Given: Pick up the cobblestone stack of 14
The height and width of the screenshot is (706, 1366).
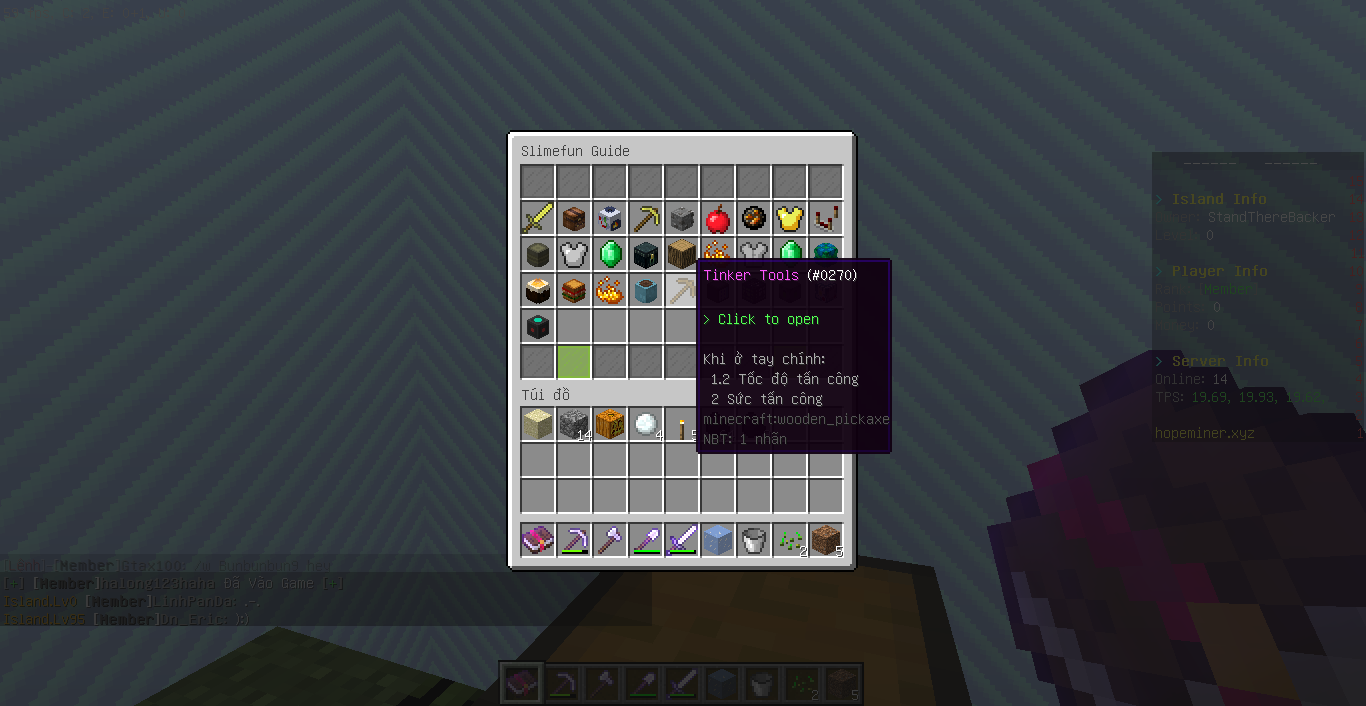Looking at the screenshot, I should 574,425.
